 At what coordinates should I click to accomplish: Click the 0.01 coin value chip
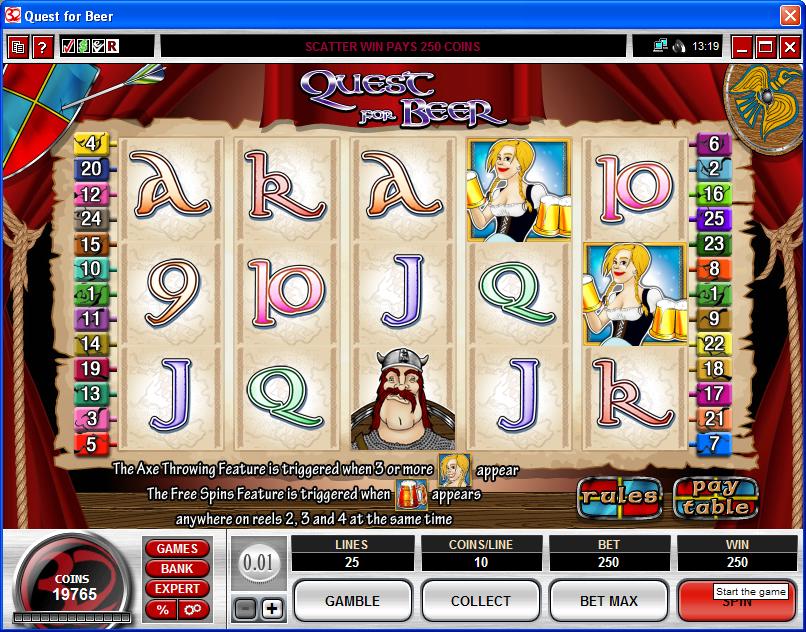(x=258, y=563)
